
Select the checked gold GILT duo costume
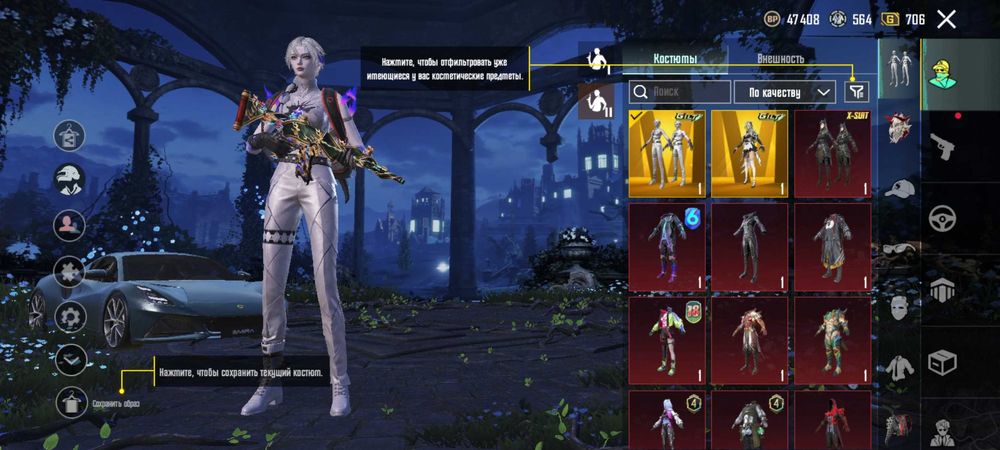click(666, 153)
